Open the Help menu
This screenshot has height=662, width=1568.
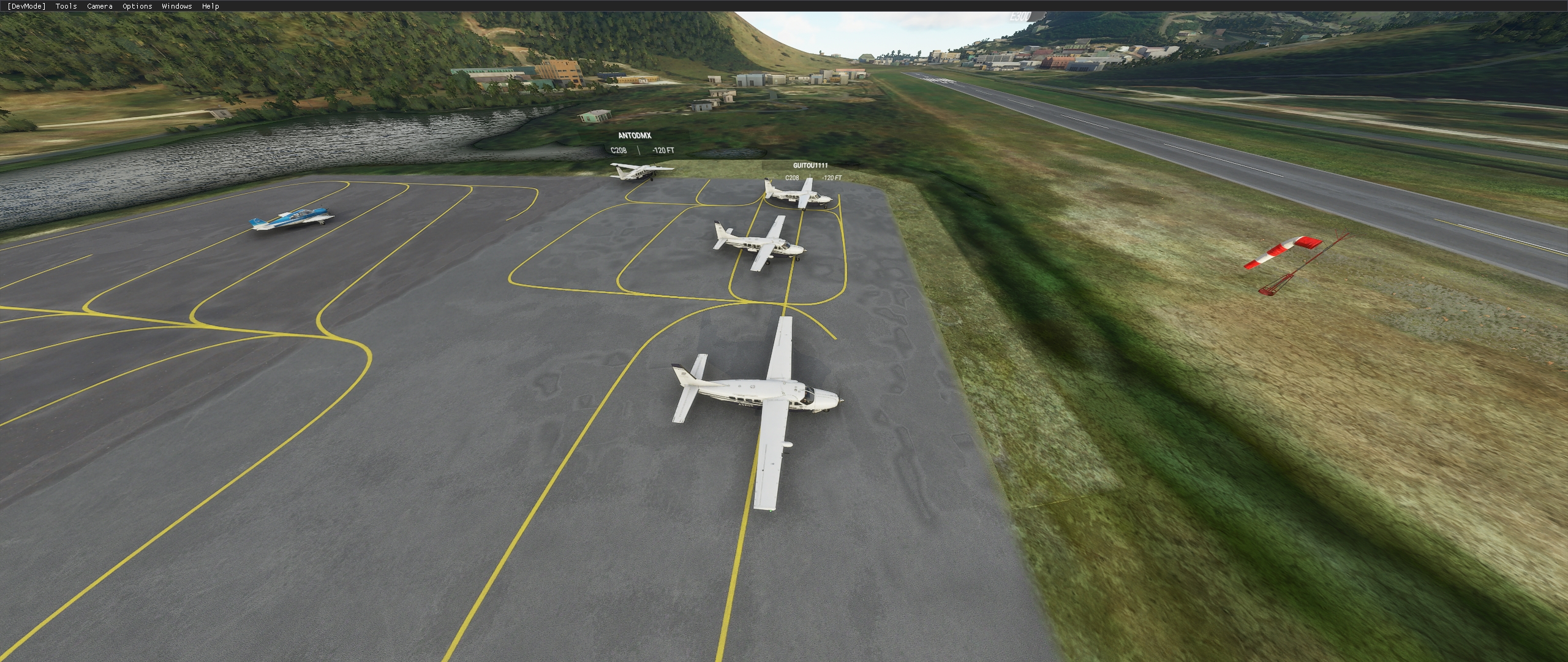210,6
